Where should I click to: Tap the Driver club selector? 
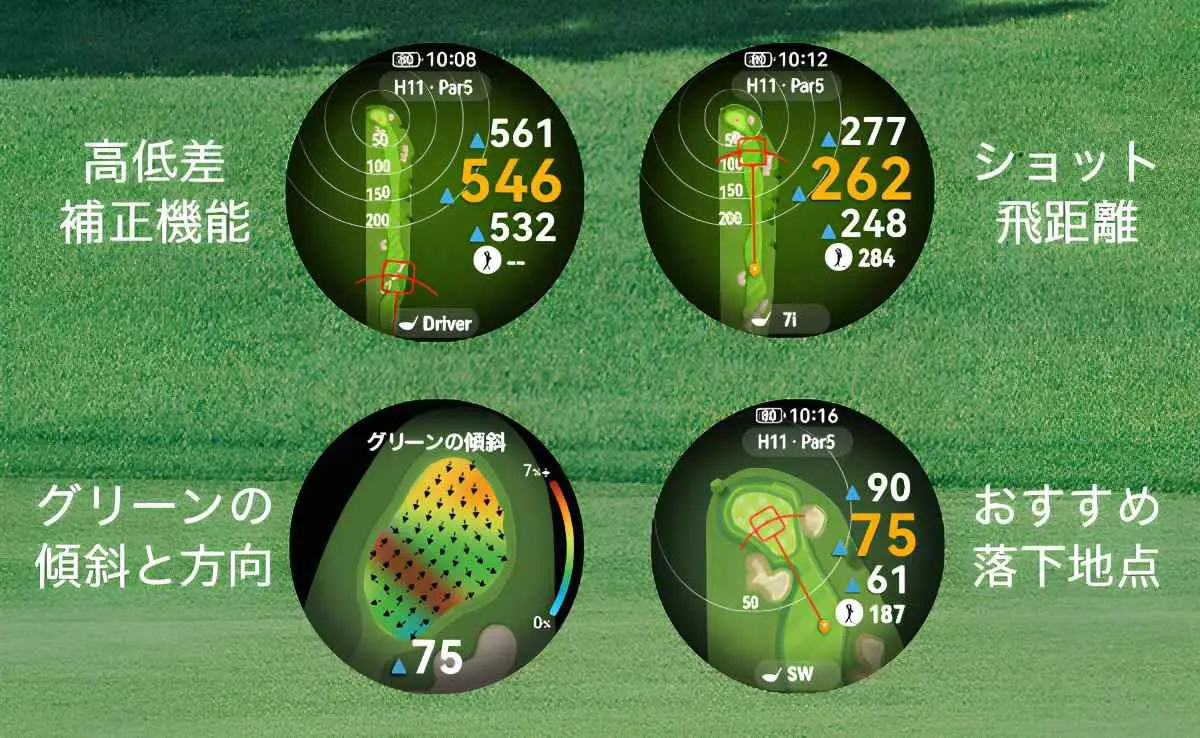(436, 323)
